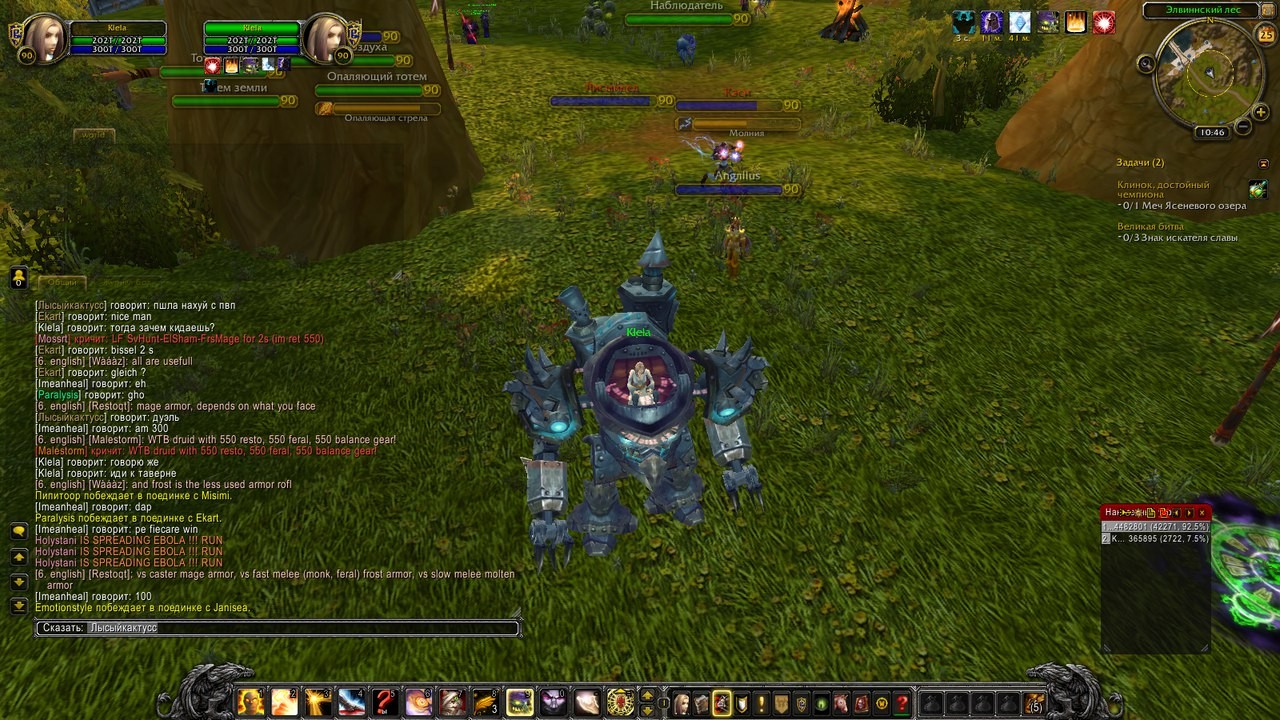Image resolution: width=1280 pixels, height=720 pixels.
Task: Click the red question mark action slot
Action: 385,702
